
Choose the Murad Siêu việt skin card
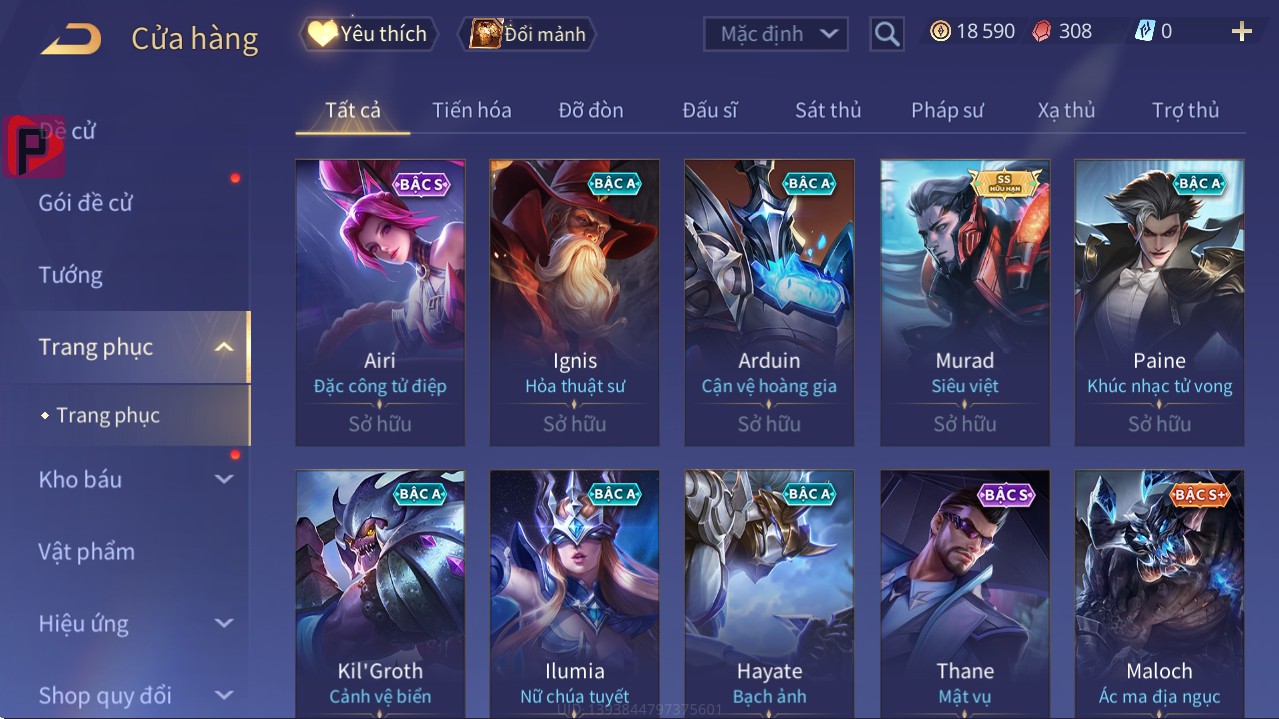click(x=965, y=302)
